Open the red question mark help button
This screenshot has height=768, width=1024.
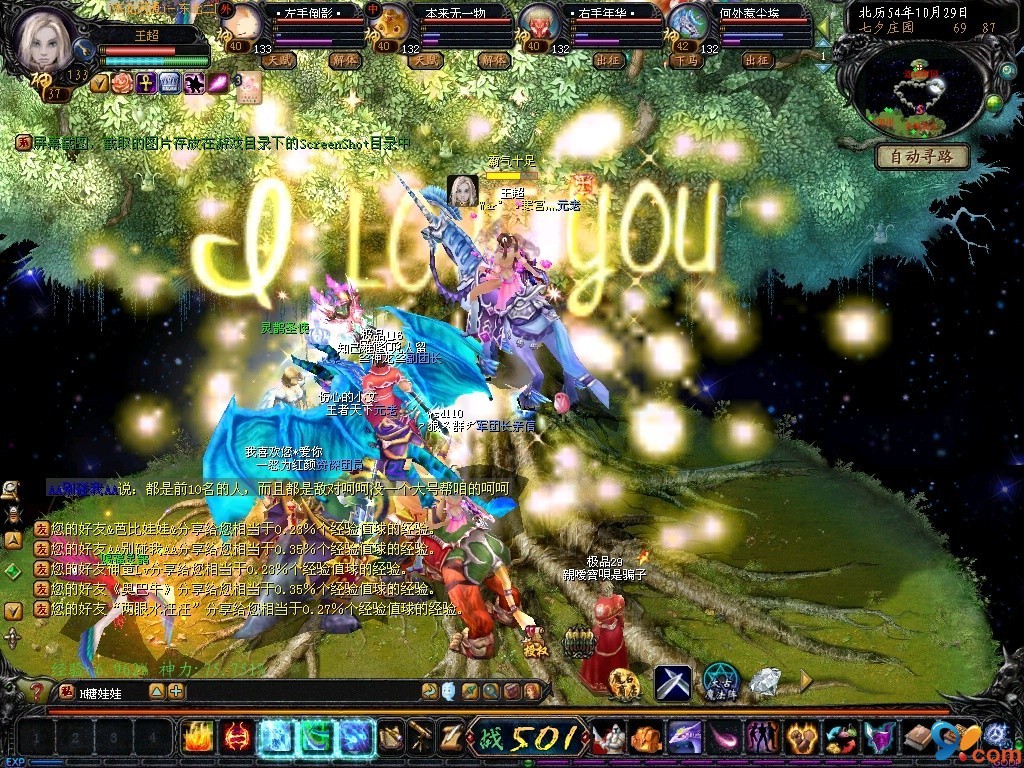pos(36,691)
